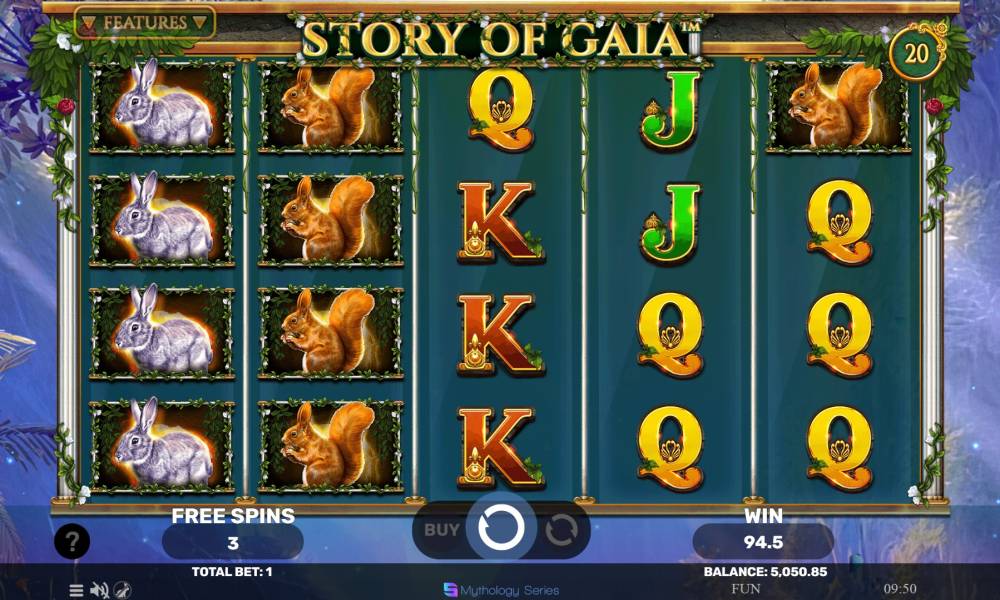1000x600 pixels.
Task: Activate the autoplay arrows button
Action: pyautogui.click(x=561, y=530)
